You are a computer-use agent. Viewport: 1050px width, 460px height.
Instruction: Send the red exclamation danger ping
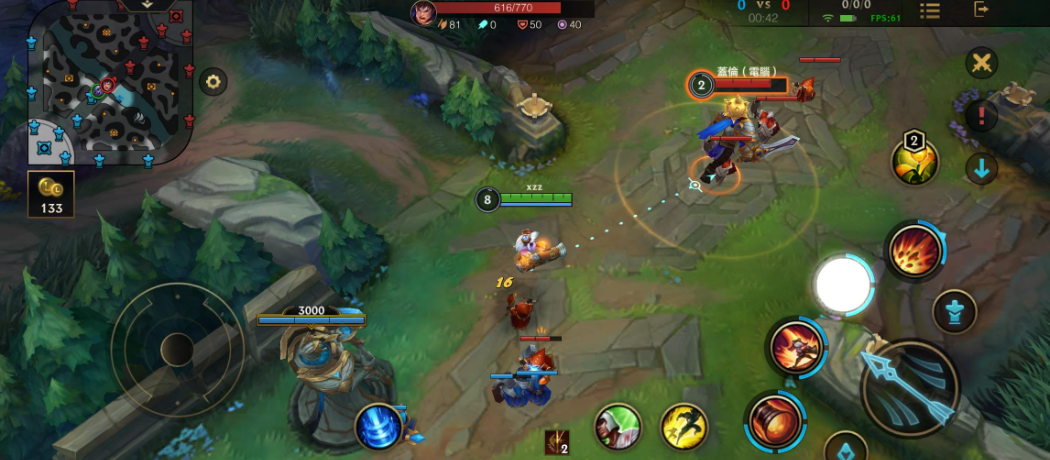[x=982, y=115]
